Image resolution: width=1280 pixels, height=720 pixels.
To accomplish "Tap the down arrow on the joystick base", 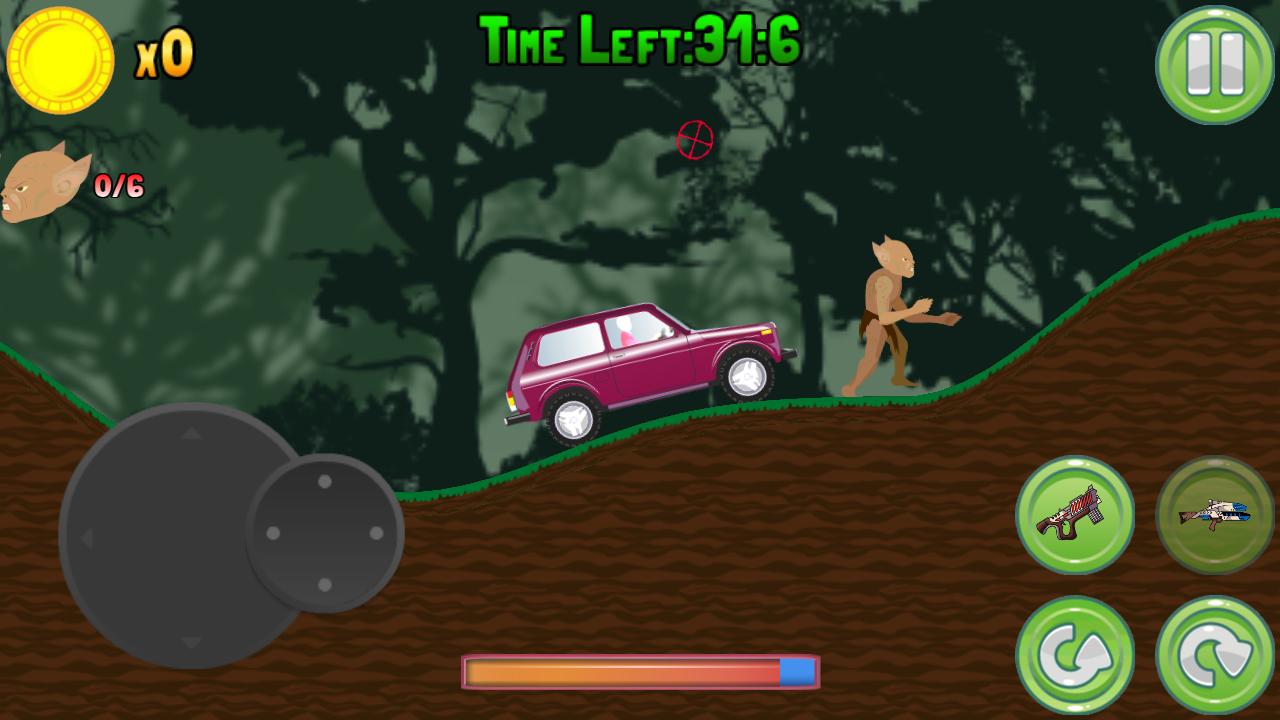I will click(191, 642).
